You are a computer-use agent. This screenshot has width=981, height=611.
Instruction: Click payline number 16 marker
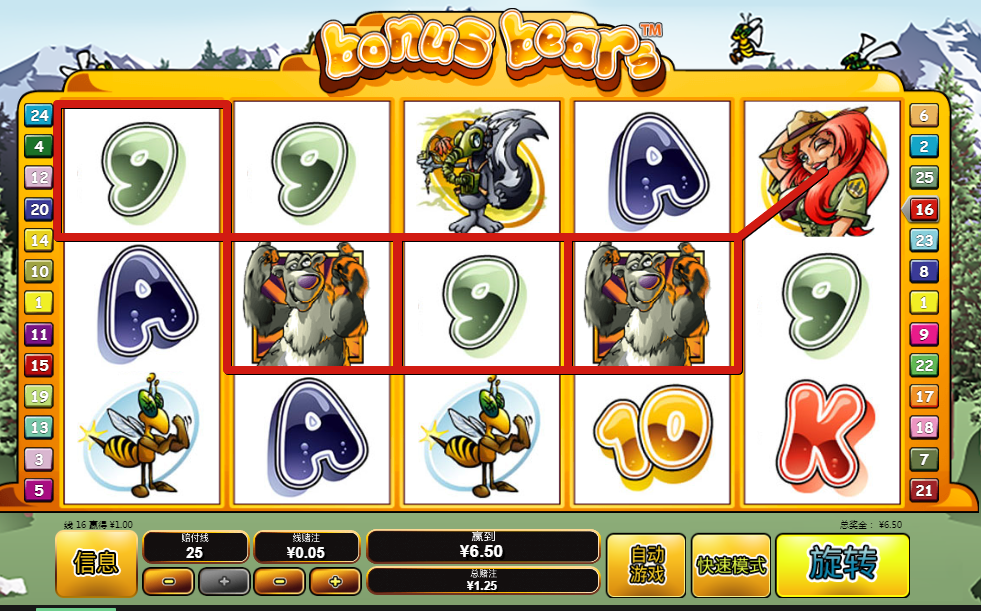click(x=923, y=209)
